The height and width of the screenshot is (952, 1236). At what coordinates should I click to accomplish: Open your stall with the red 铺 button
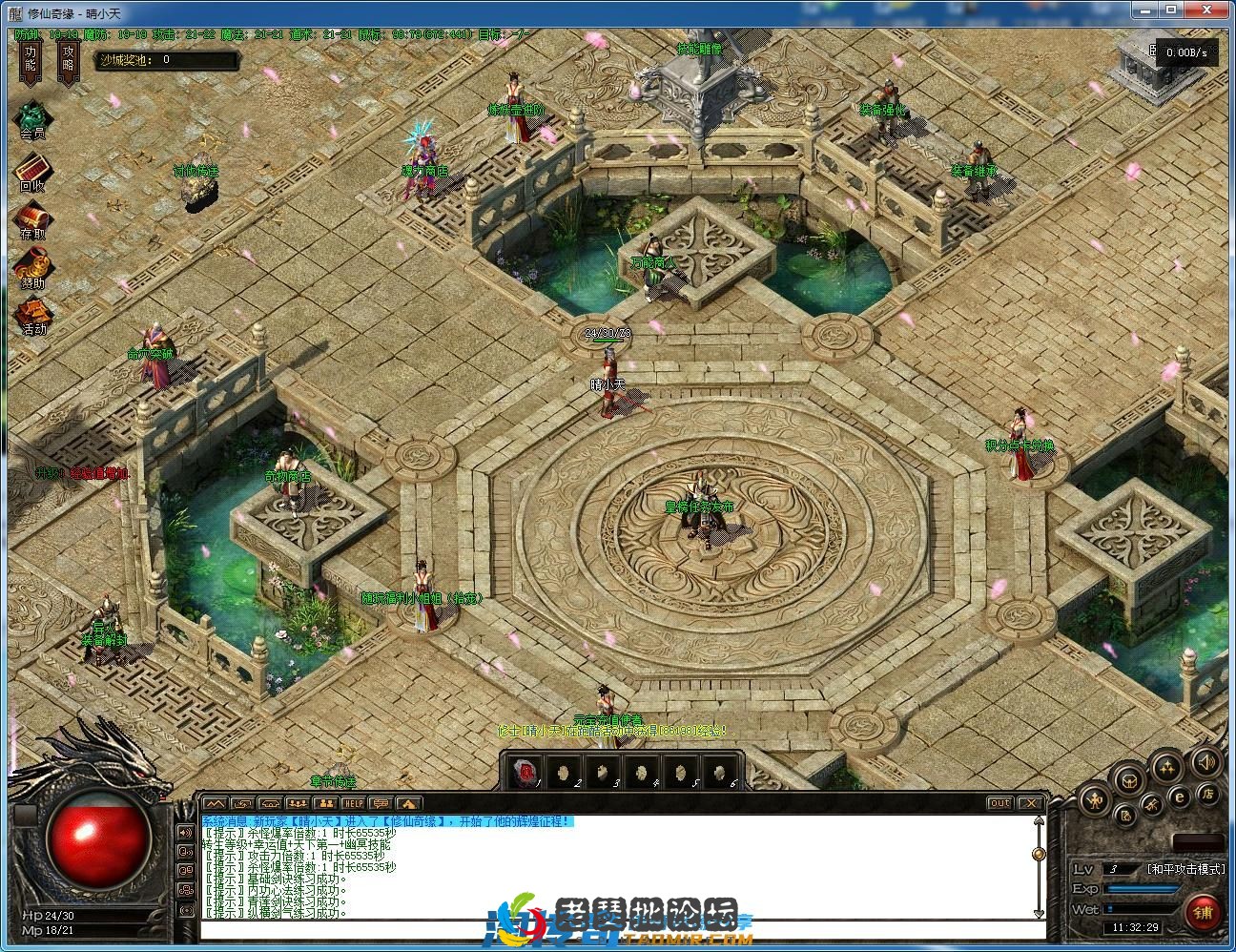click(1205, 912)
